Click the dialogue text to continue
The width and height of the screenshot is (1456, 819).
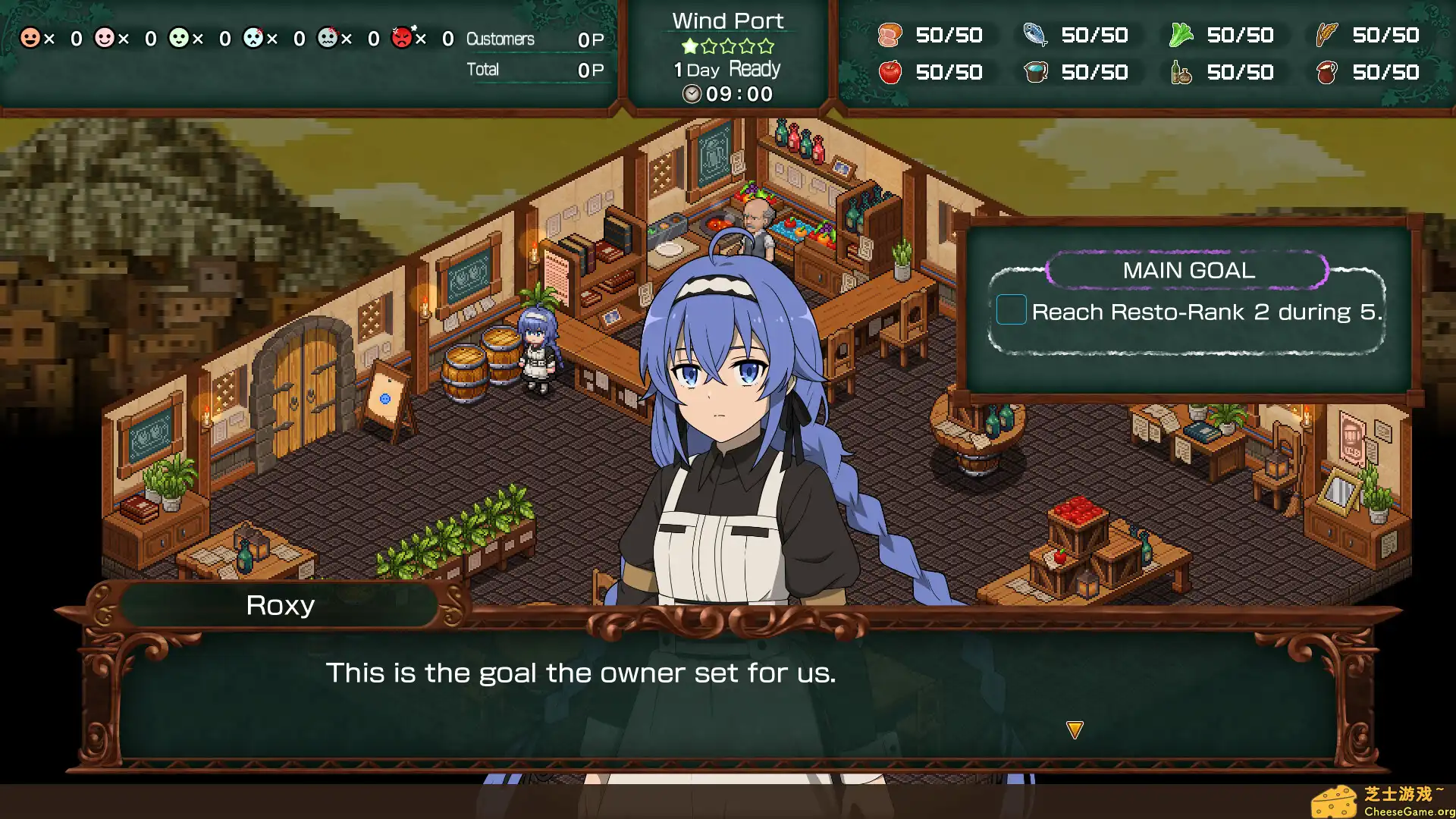pos(581,673)
